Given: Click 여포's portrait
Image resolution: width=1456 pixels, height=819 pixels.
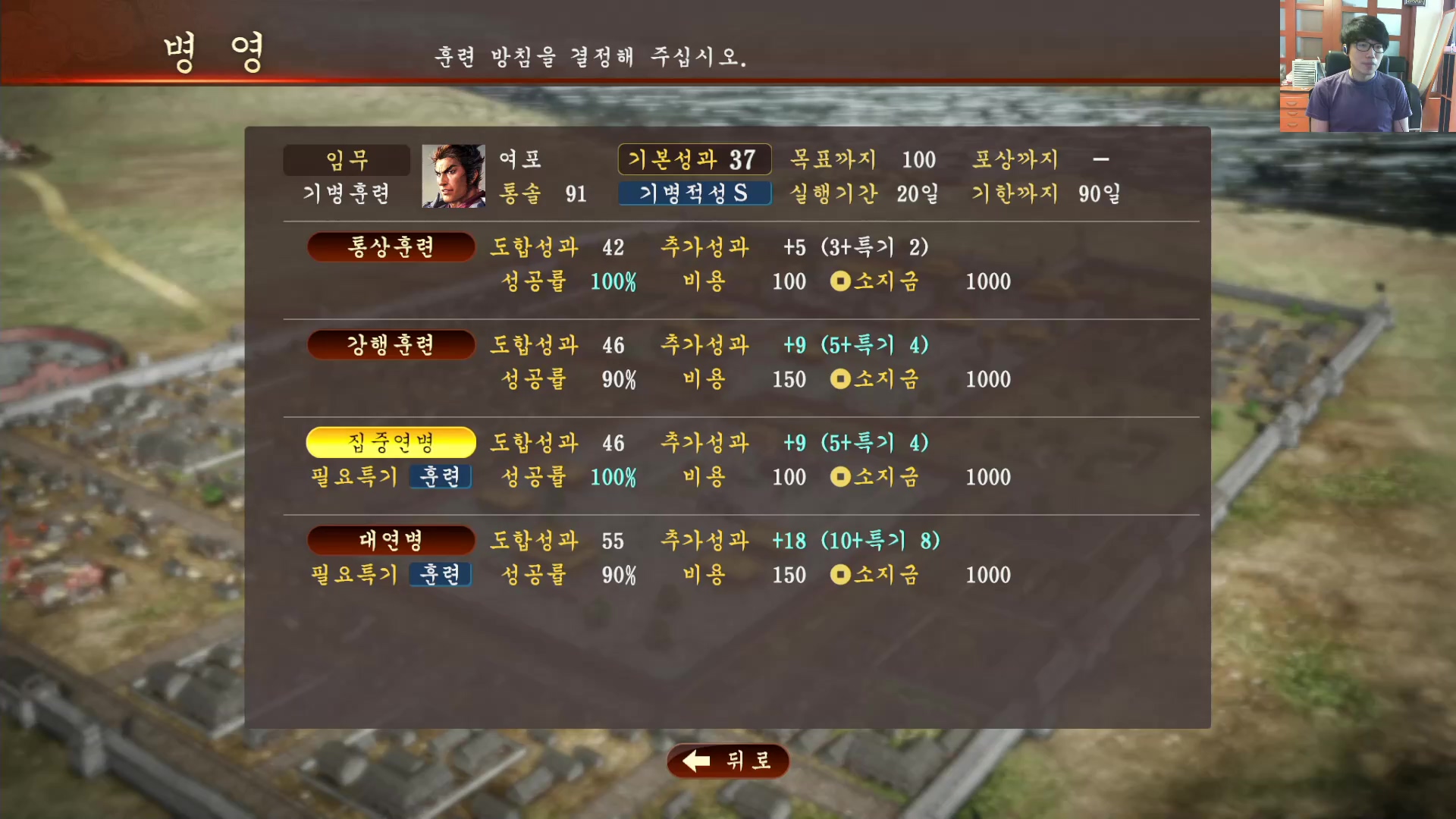Looking at the screenshot, I should coord(453,176).
